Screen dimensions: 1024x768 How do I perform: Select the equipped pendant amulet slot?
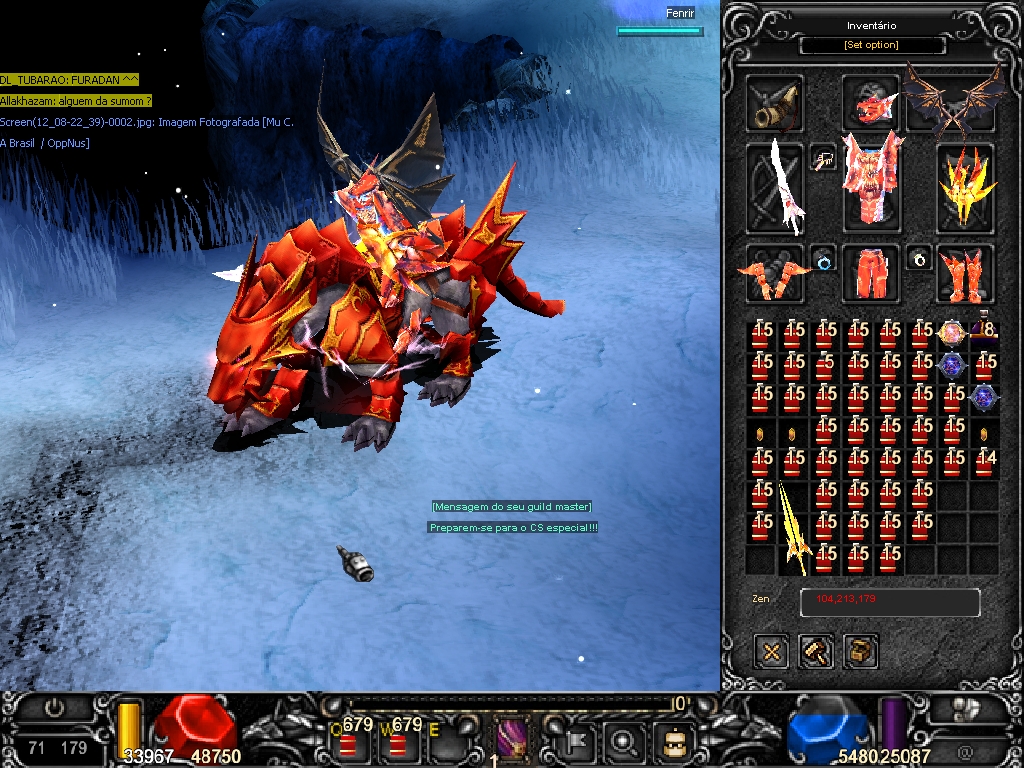[x=824, y=159]
